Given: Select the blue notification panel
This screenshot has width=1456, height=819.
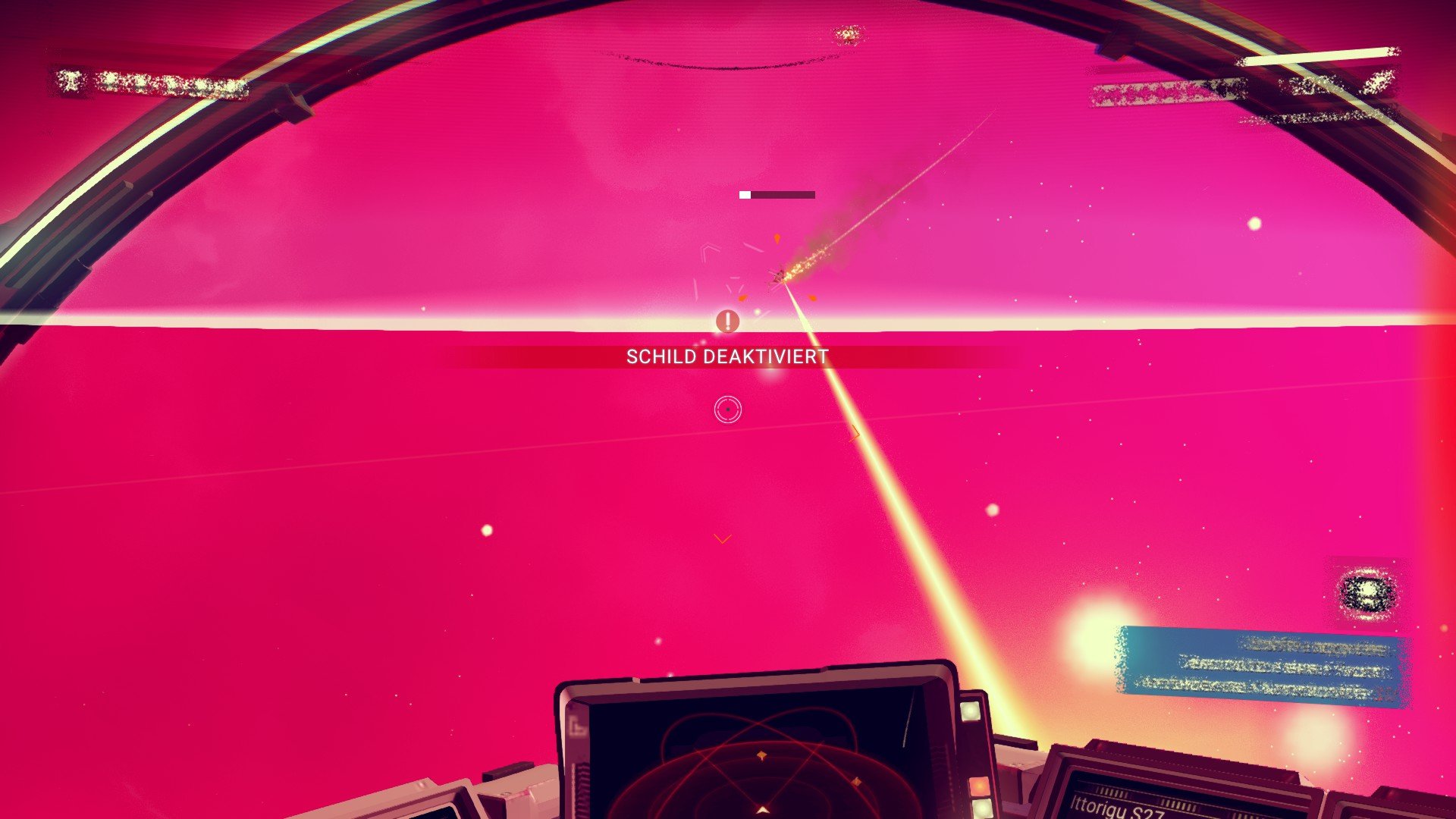Looking at the screenshot, I should [1261, 667].
